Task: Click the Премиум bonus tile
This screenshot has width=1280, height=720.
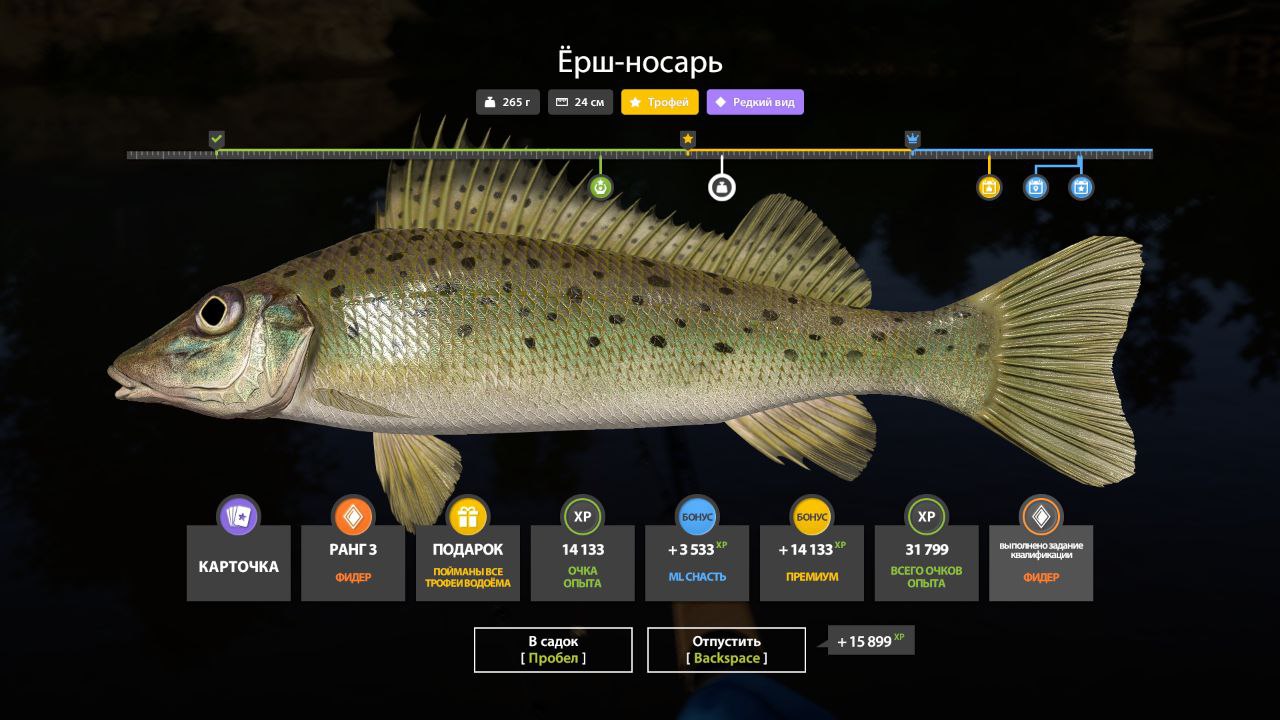Action: click(x=811, y=564)
